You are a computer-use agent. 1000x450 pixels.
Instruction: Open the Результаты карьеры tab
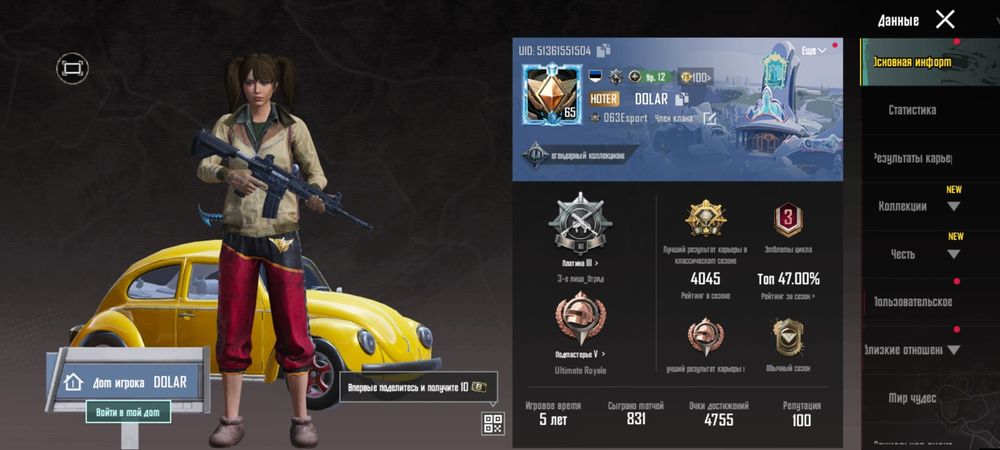click(x=911, y=158)
